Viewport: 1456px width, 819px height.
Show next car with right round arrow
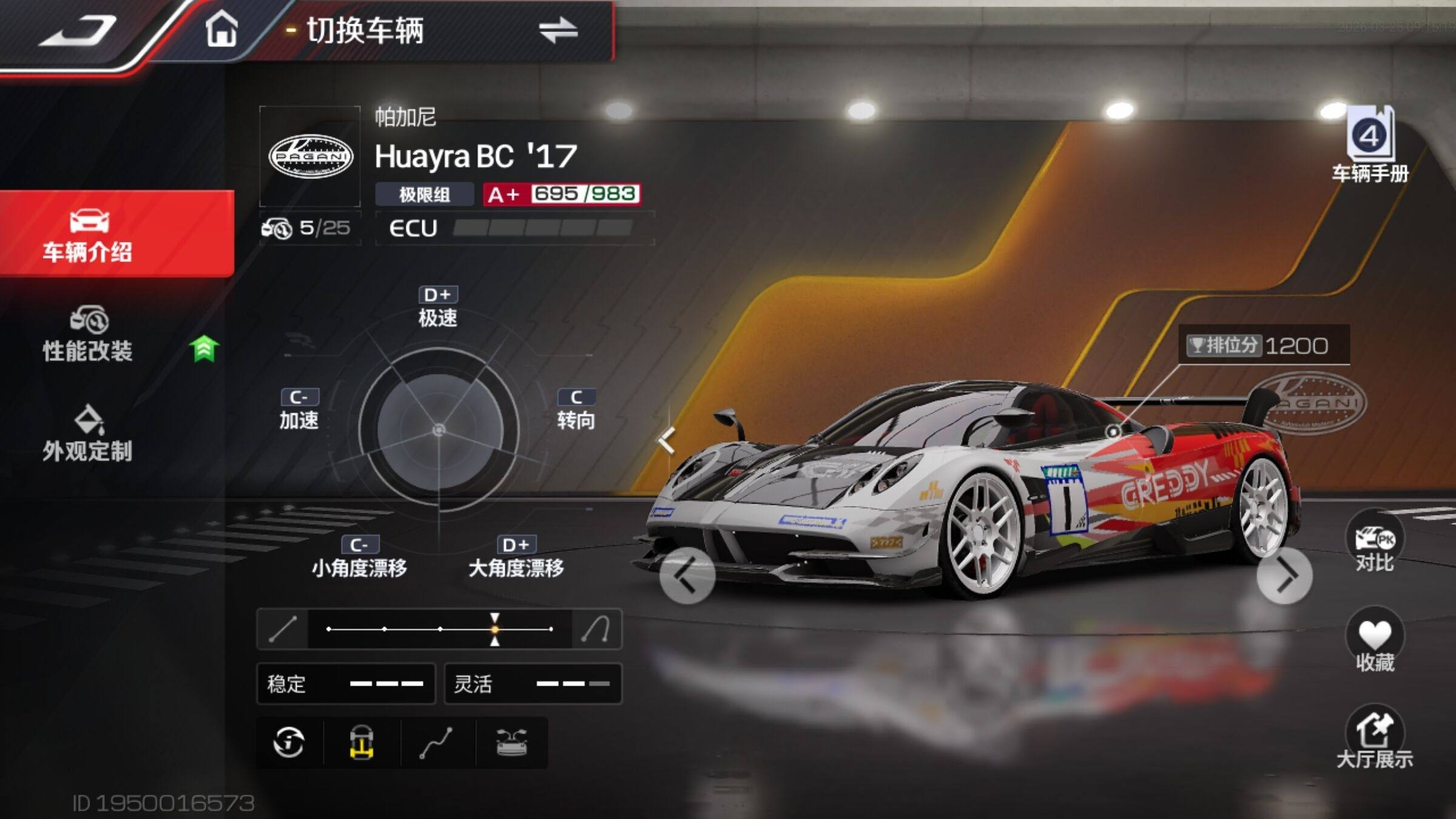(x=1284, y=576)
